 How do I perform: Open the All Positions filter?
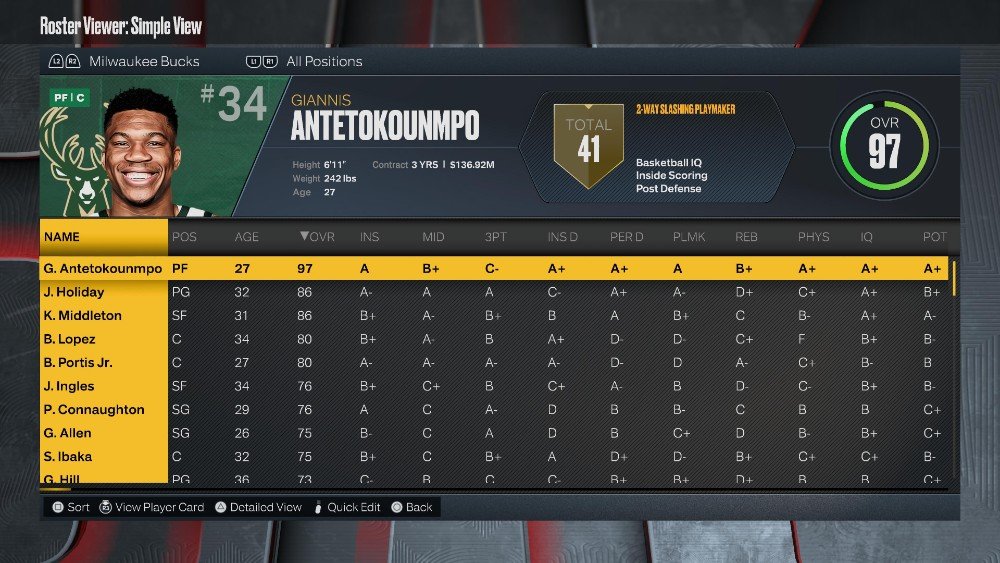[324, 61]
